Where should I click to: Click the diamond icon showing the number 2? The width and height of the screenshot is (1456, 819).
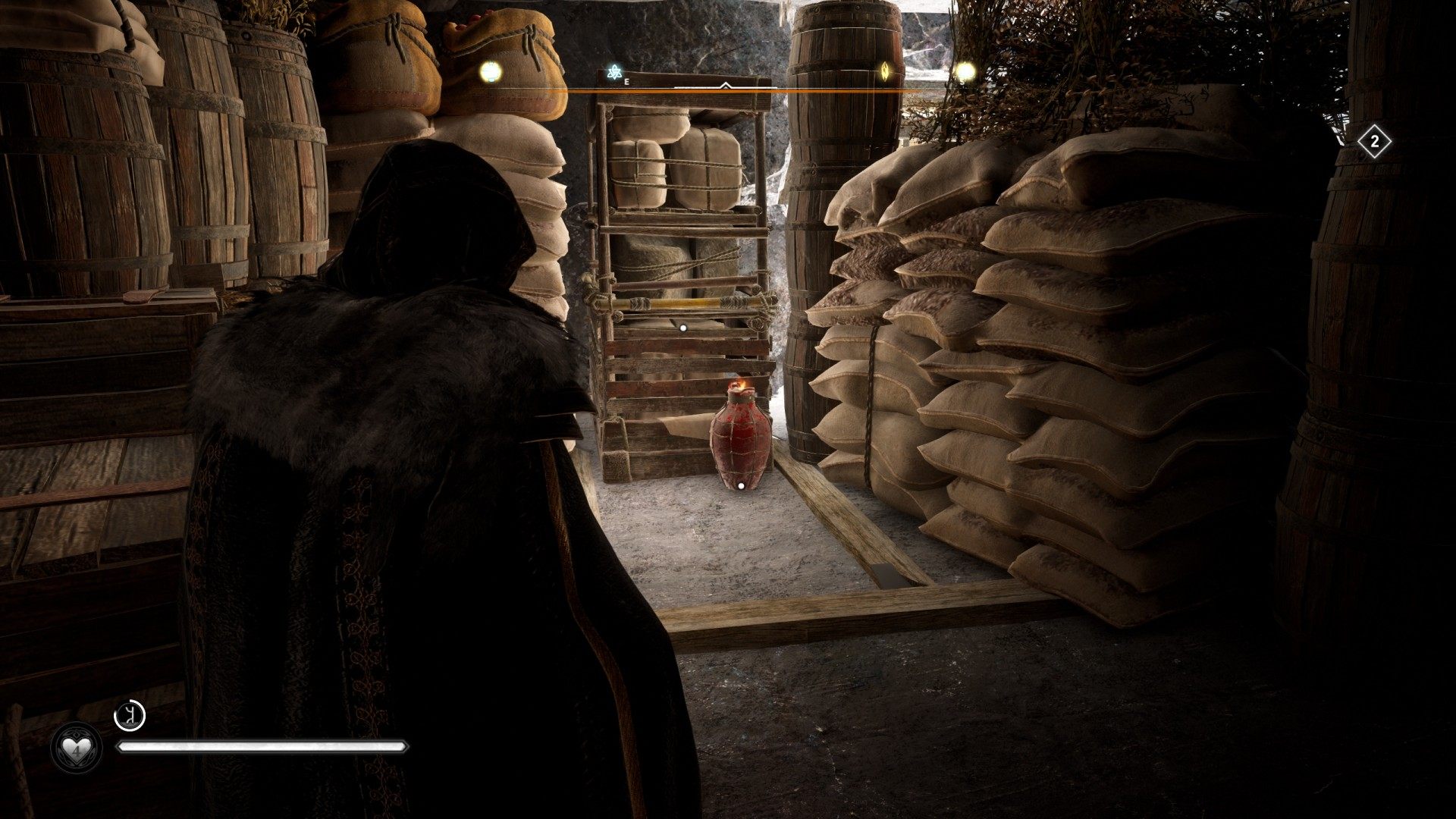pos(1374,142)
